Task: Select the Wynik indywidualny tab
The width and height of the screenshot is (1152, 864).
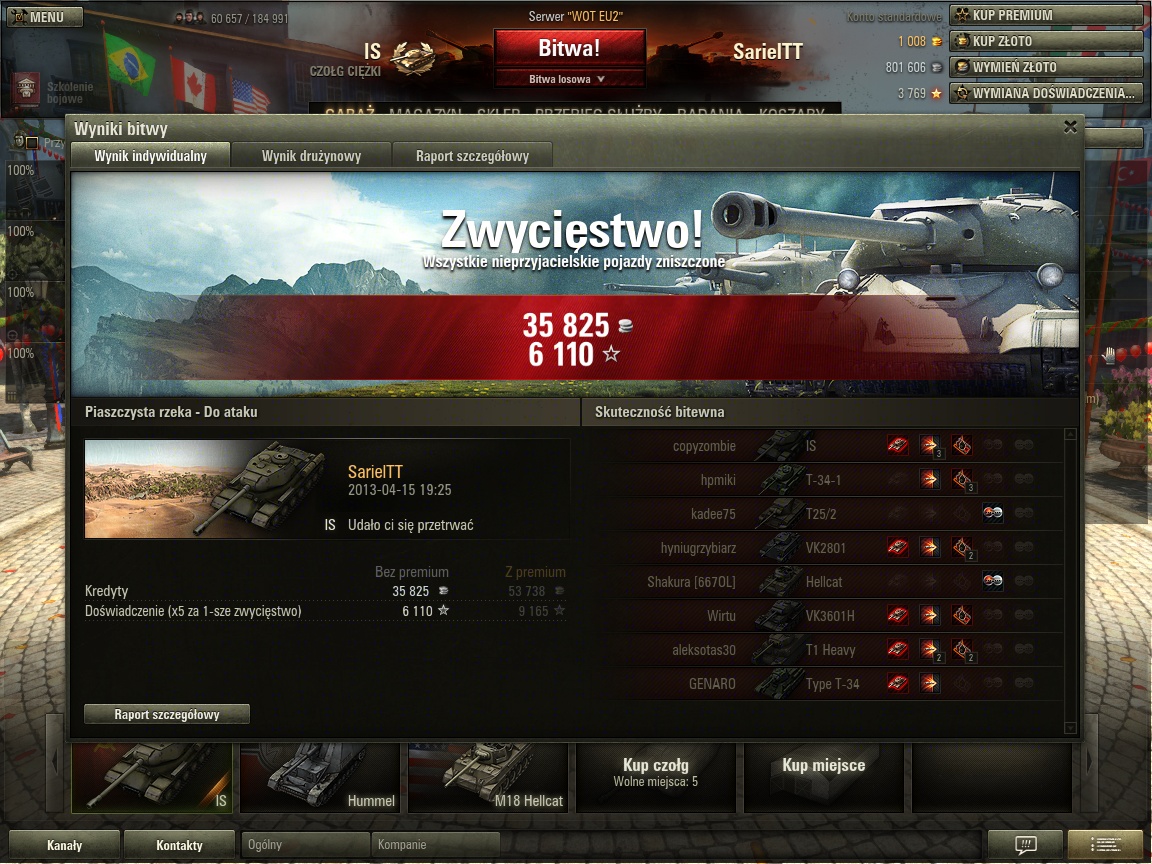Action: coord(150,155)
